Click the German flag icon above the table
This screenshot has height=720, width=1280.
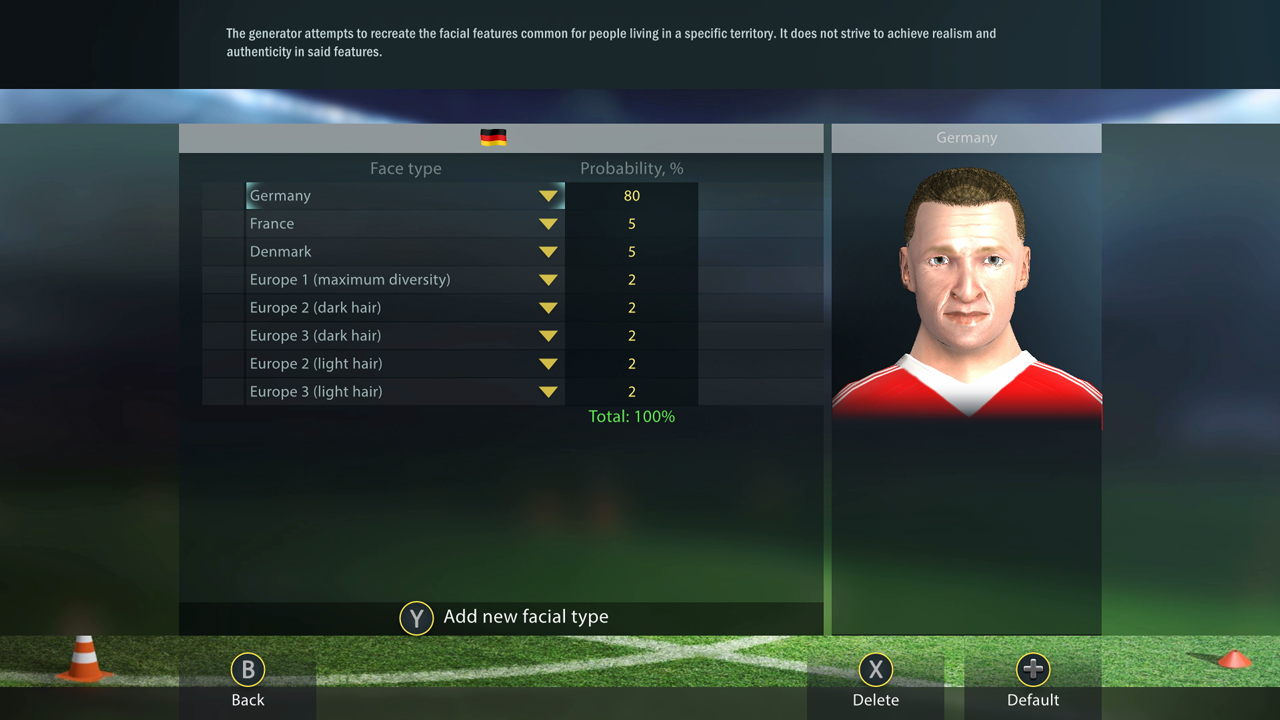(x=494, y=137)
